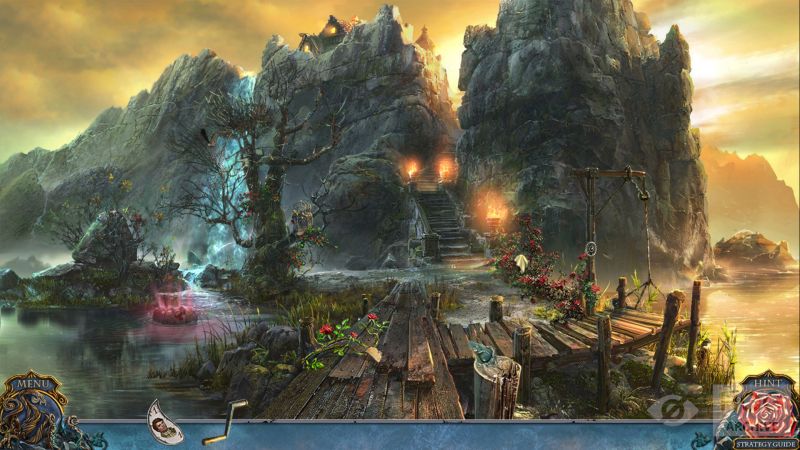Use the rose Hint button
The width and height of the screenshot is (800, 450).
[767, 410]
